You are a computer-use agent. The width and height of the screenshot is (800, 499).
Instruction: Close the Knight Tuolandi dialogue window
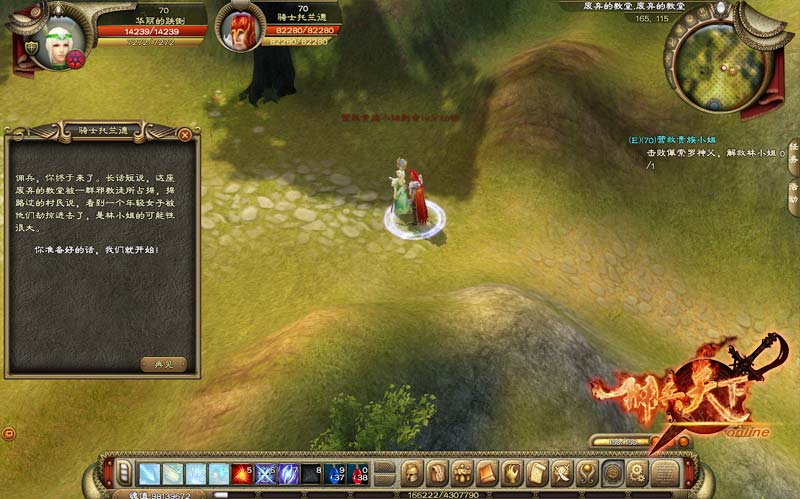pyautogui.click(x=185, y=134)
